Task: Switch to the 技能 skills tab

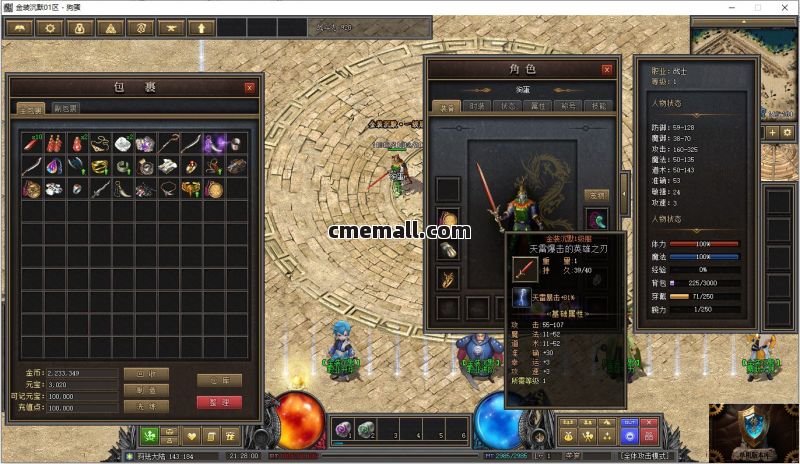Action: pyautogui.click(x=598, y=105)
